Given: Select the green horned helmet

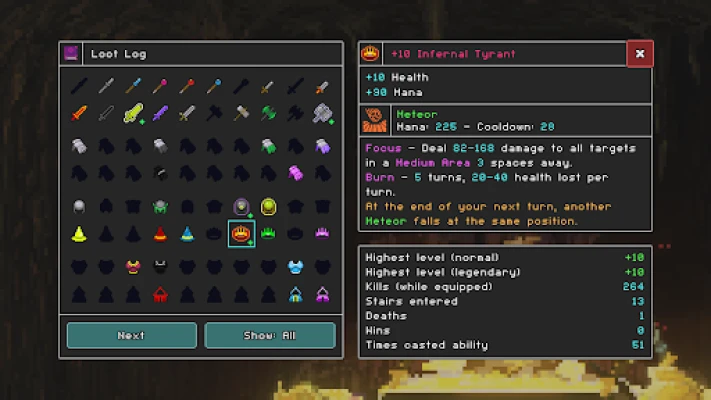Looking at the screenshot, I should (x=160, y=207).
